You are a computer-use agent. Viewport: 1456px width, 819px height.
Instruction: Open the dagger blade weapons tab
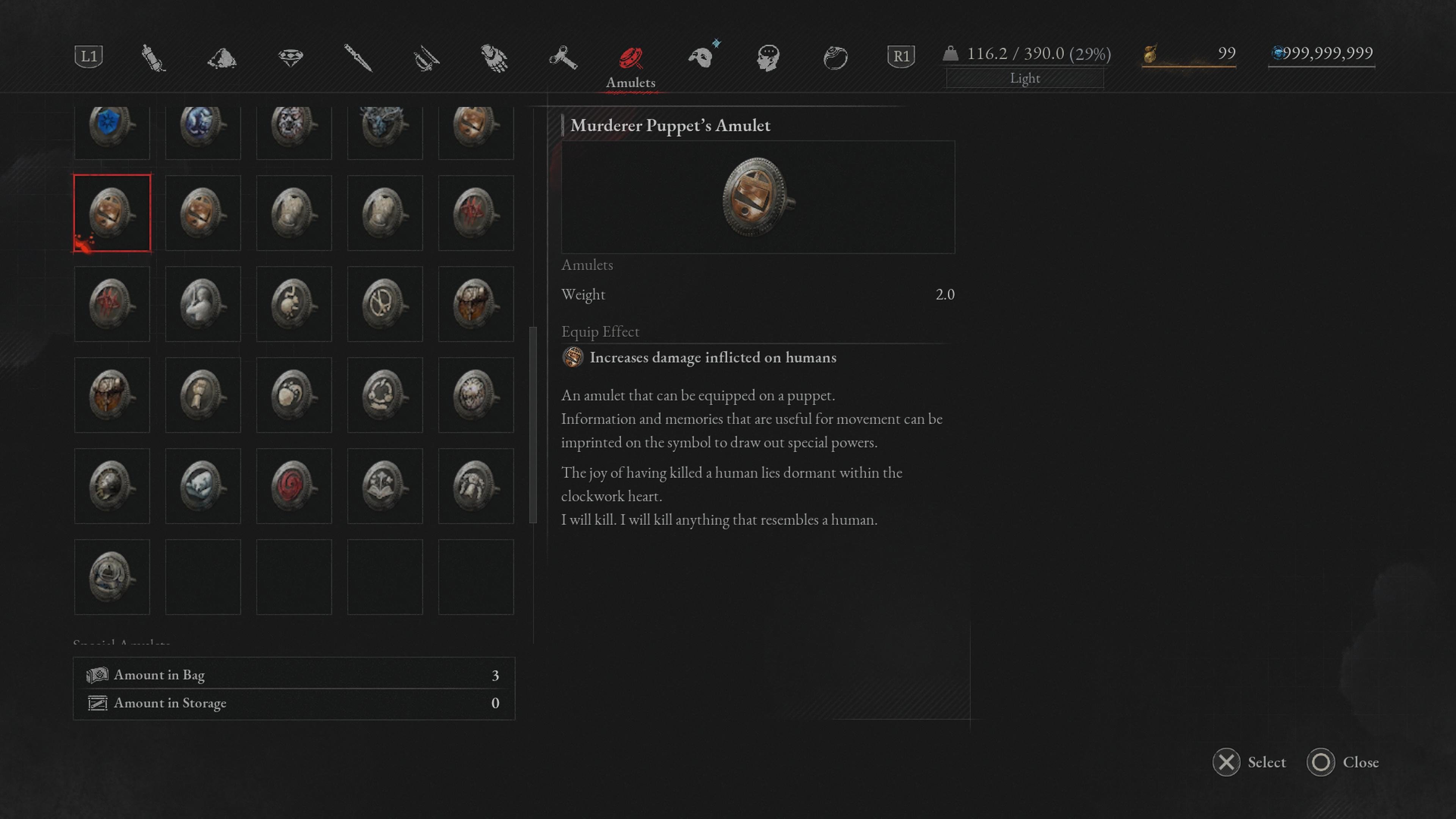click(358, 58)
